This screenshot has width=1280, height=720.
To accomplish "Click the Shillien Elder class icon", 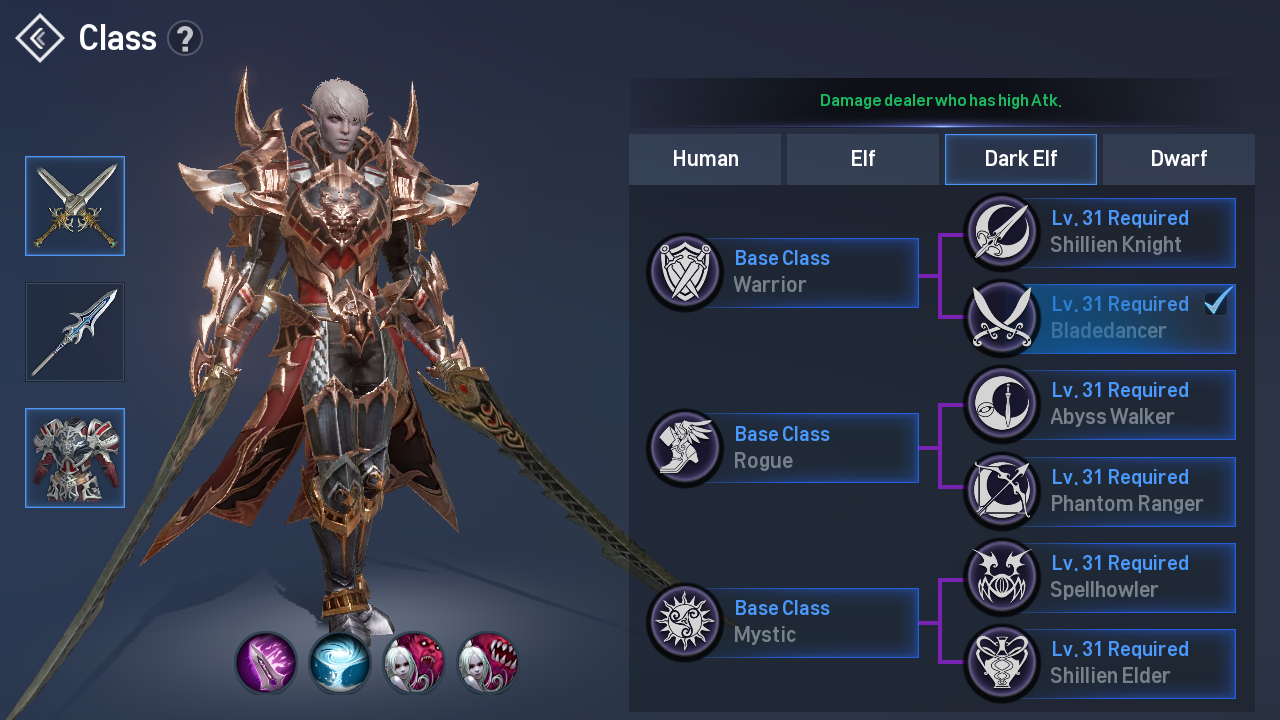I will (x=1002, y=663).
